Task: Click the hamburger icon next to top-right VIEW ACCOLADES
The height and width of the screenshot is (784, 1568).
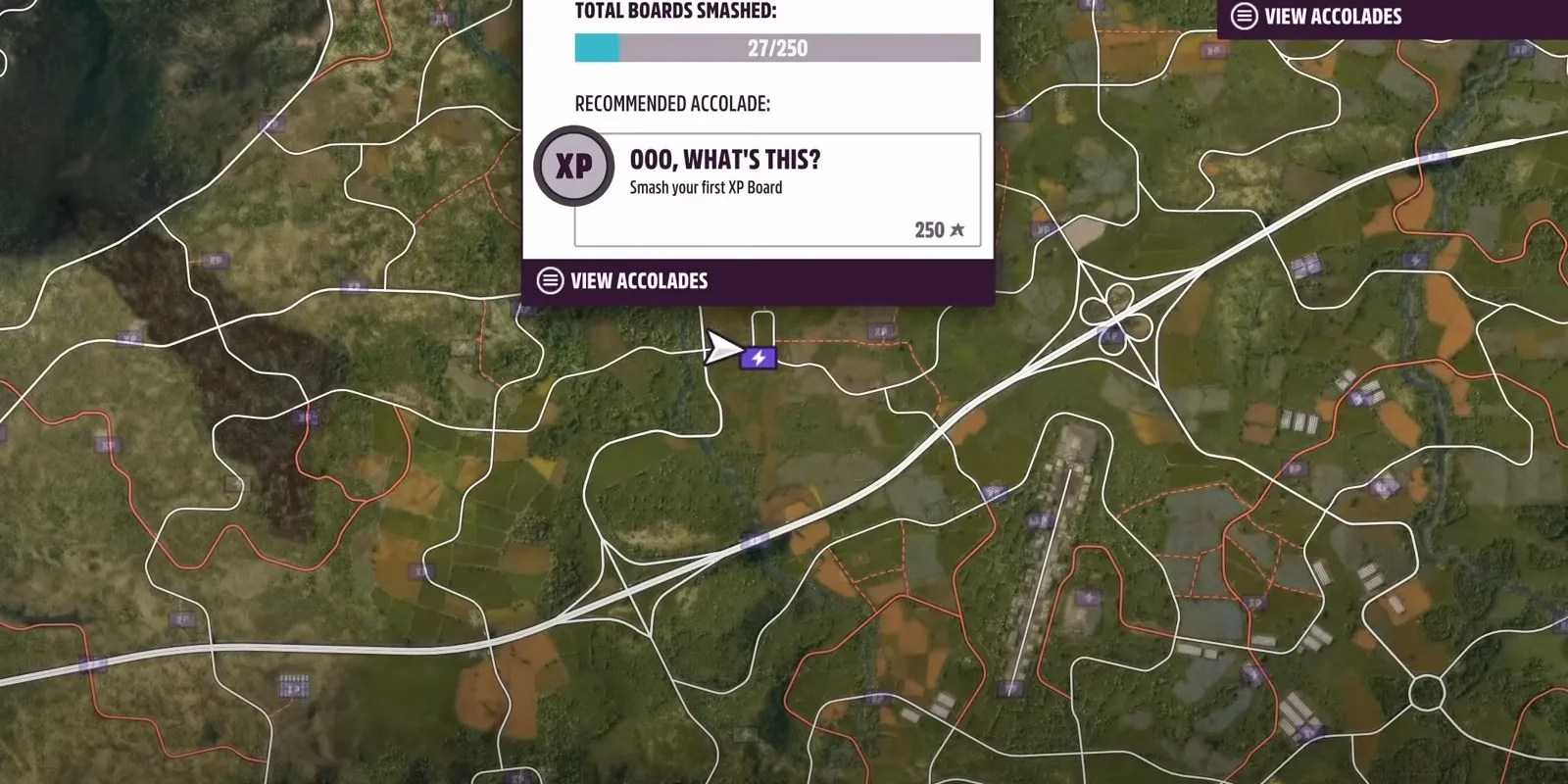Action: point(1243,16)
